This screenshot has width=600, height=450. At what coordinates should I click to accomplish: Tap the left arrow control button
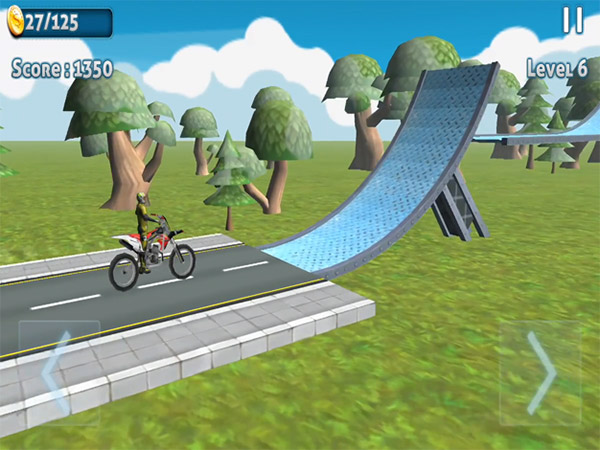58,372
